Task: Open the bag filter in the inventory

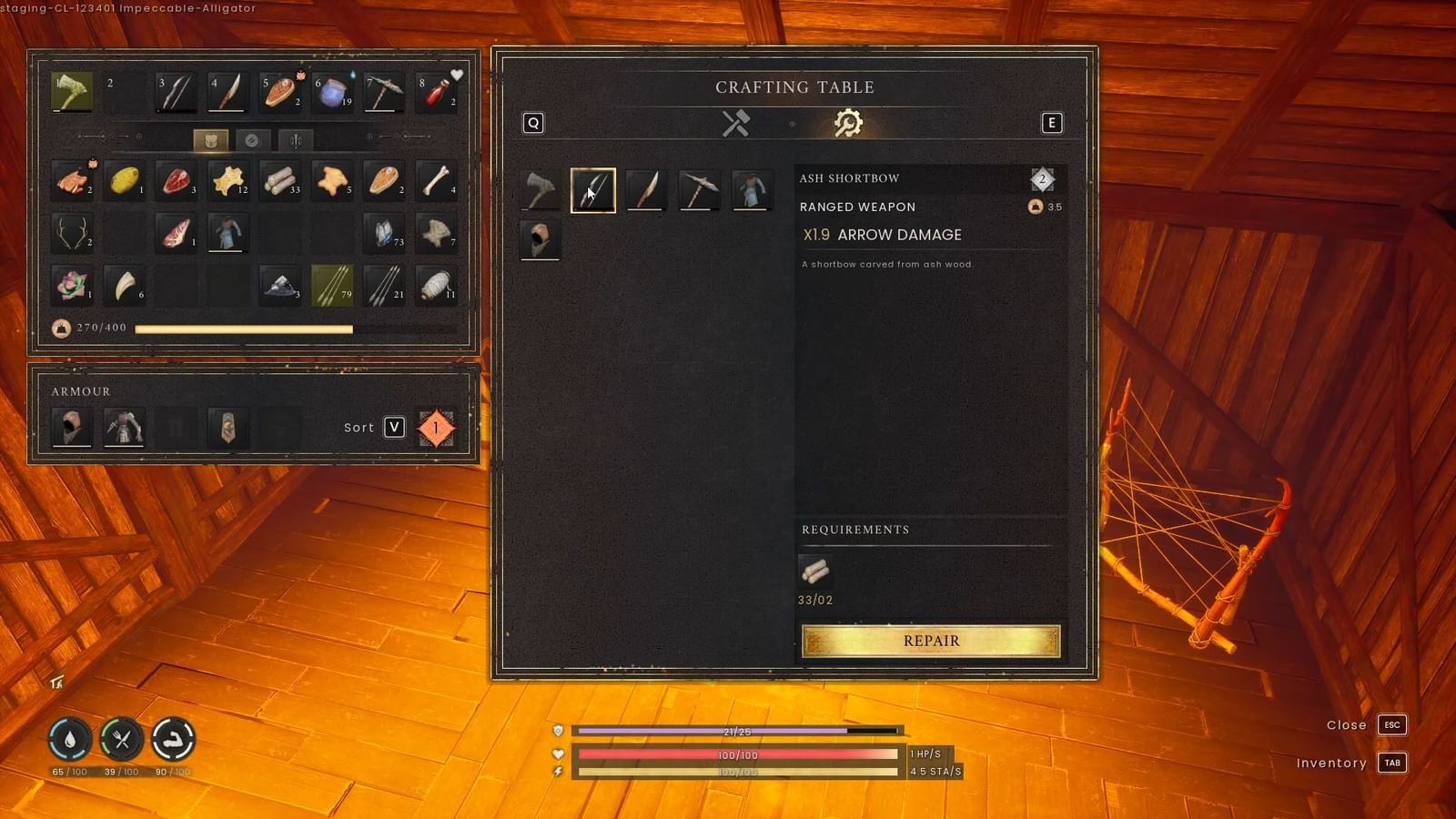Action: coord(211,139)
